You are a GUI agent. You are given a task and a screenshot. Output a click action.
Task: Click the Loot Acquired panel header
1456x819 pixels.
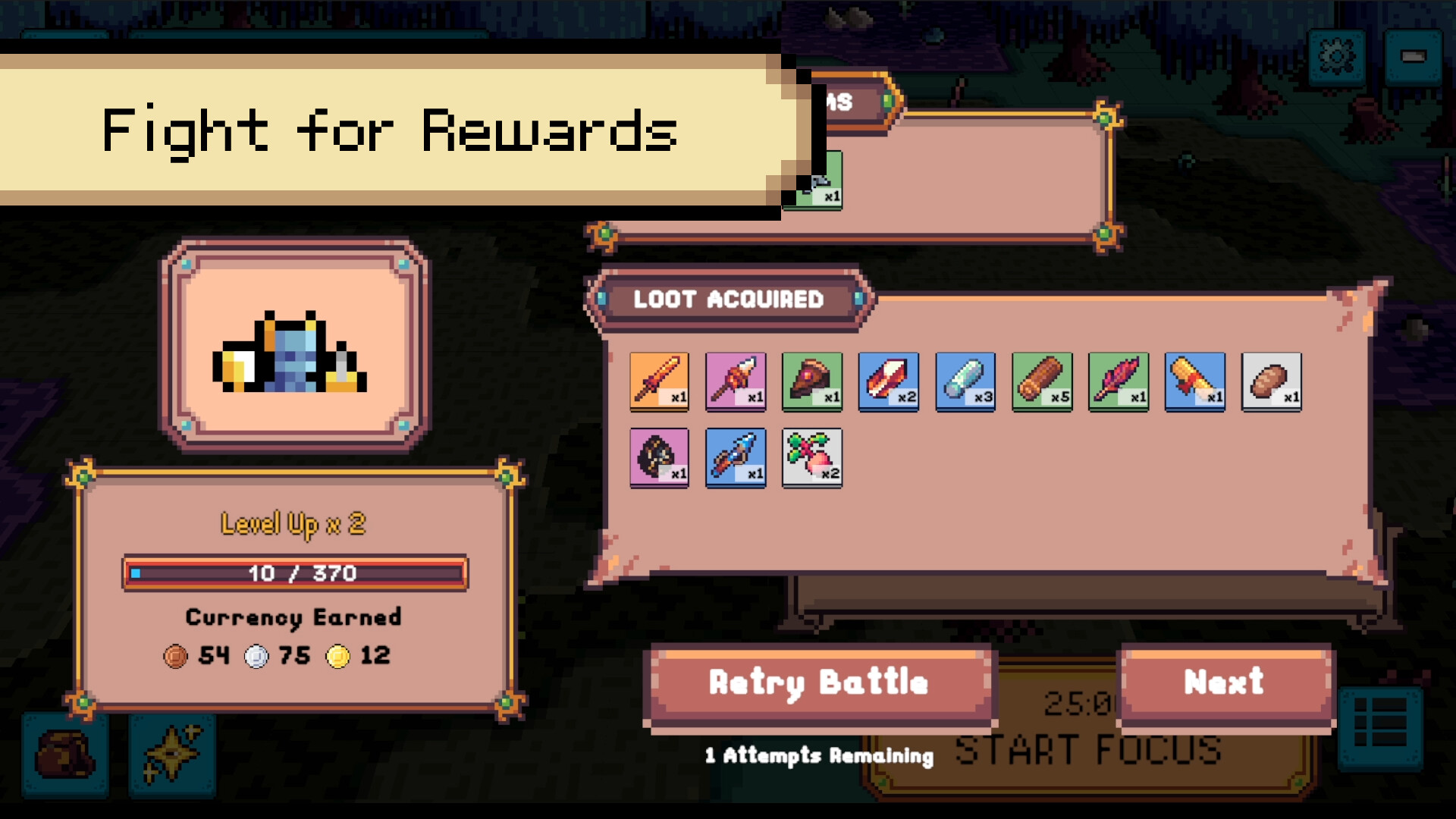pyautogui.click(x=728, y=299)
